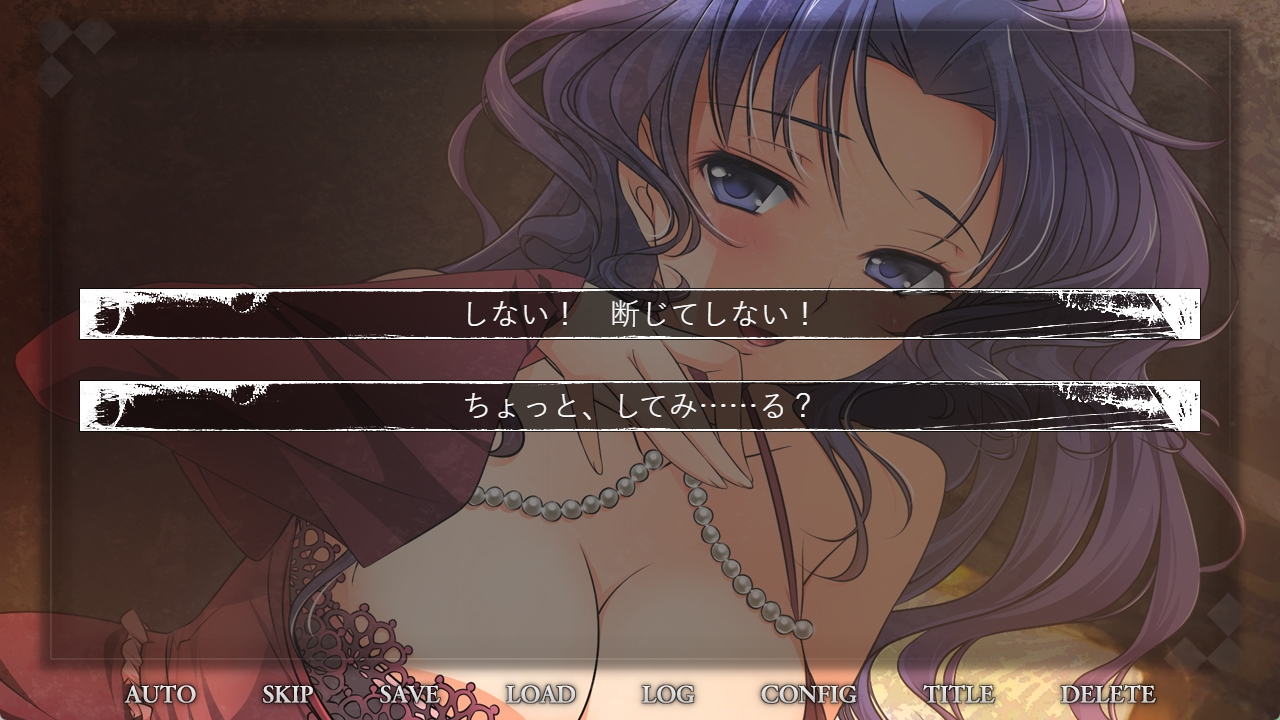Click the DELETE button
Image resolution: width=1280 pixels, height=720 pixels.
click(1107, 694)
